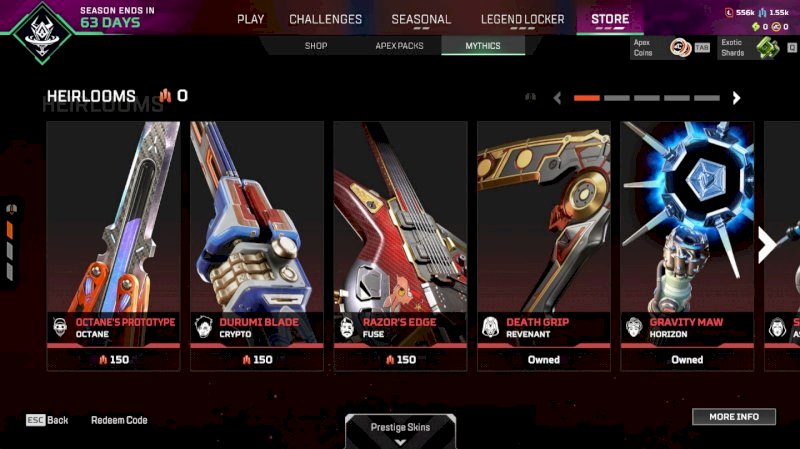Click the More Info button
The width and height of the screenshot is (800, 449).
pos(734,416)
